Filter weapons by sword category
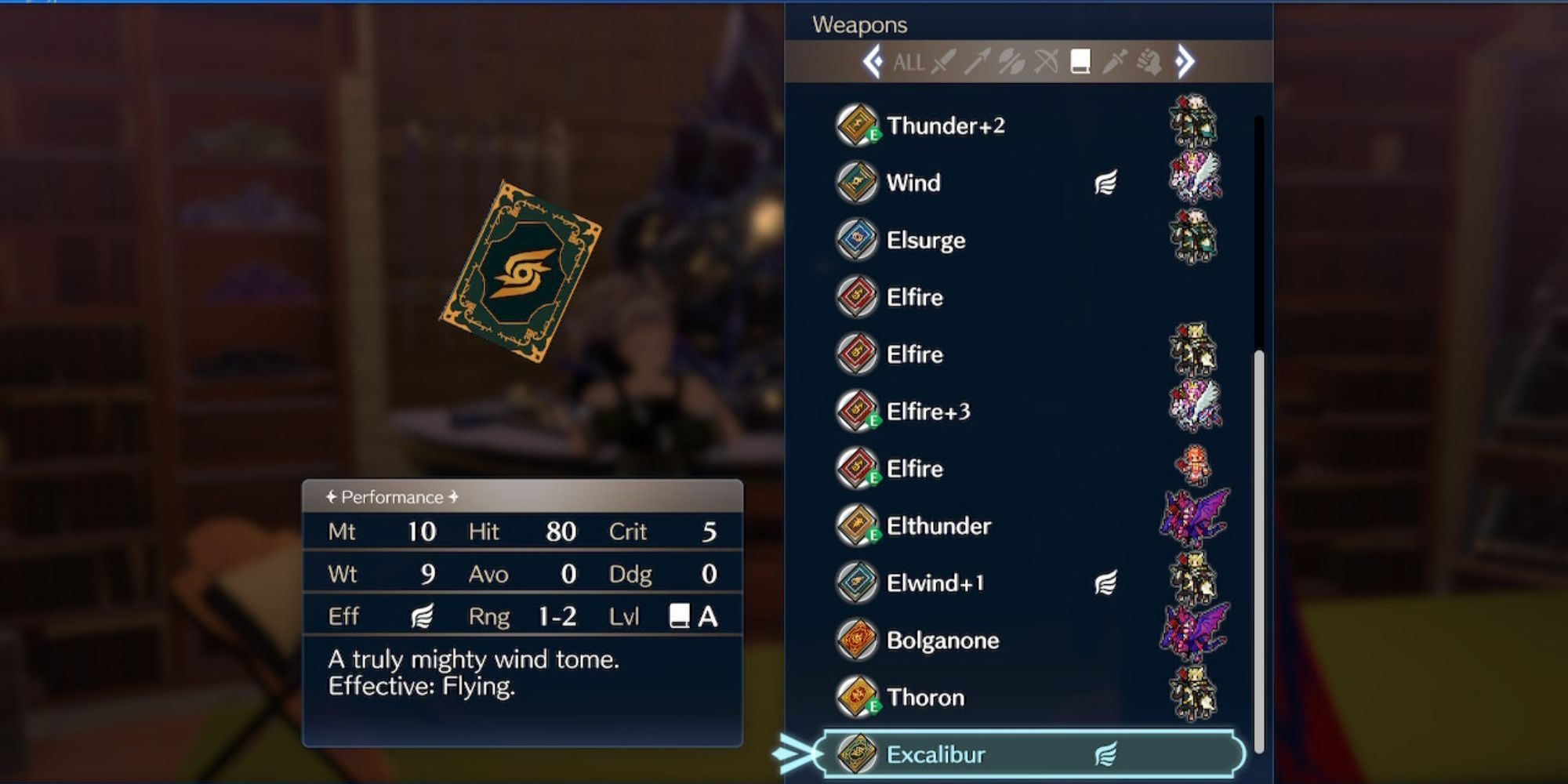Image resolution: width=1568 pixels, height=784 pixels. (x=944, y=61)
